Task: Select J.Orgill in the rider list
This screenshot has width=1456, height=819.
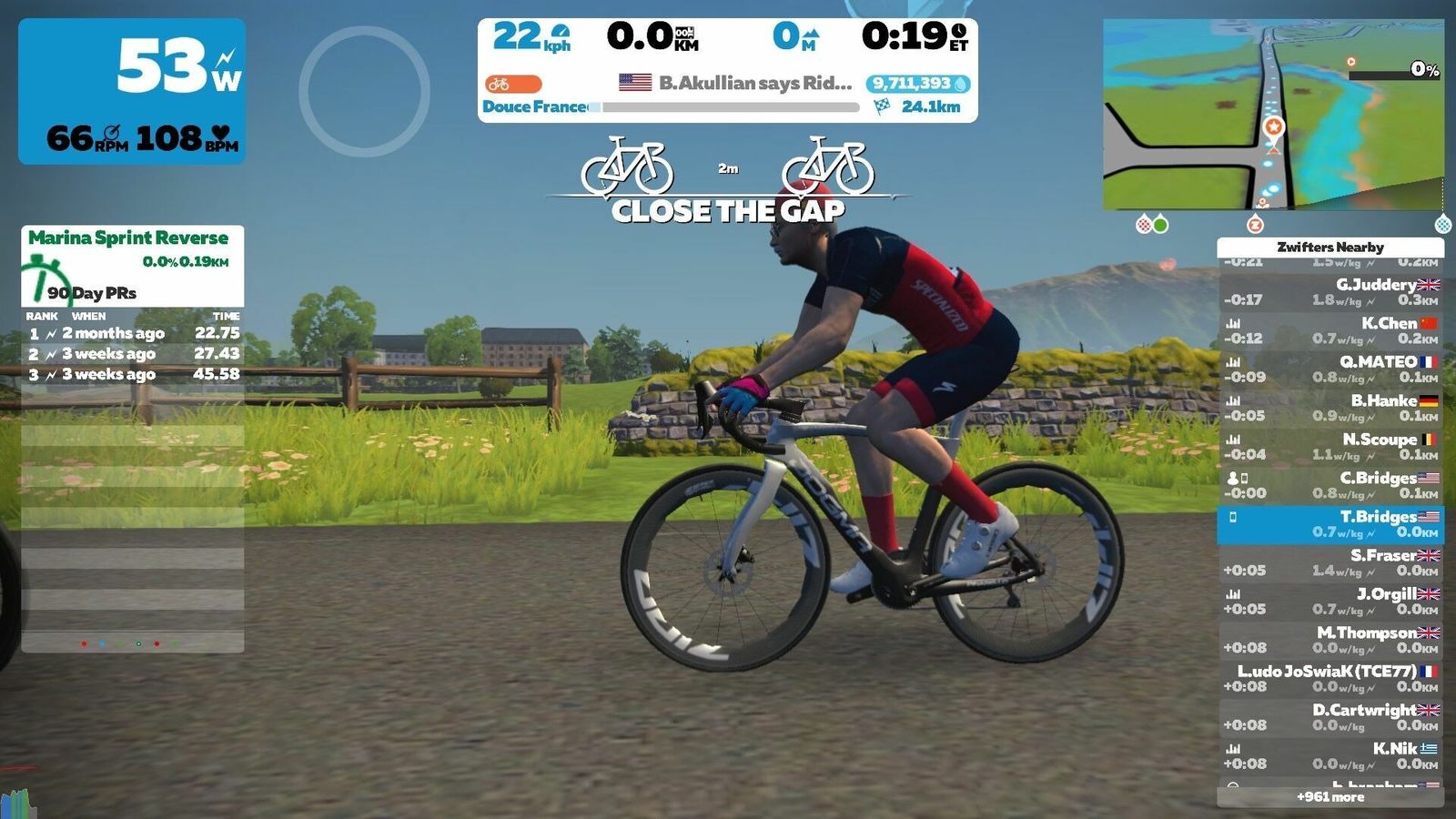Action: [1330, 602]
